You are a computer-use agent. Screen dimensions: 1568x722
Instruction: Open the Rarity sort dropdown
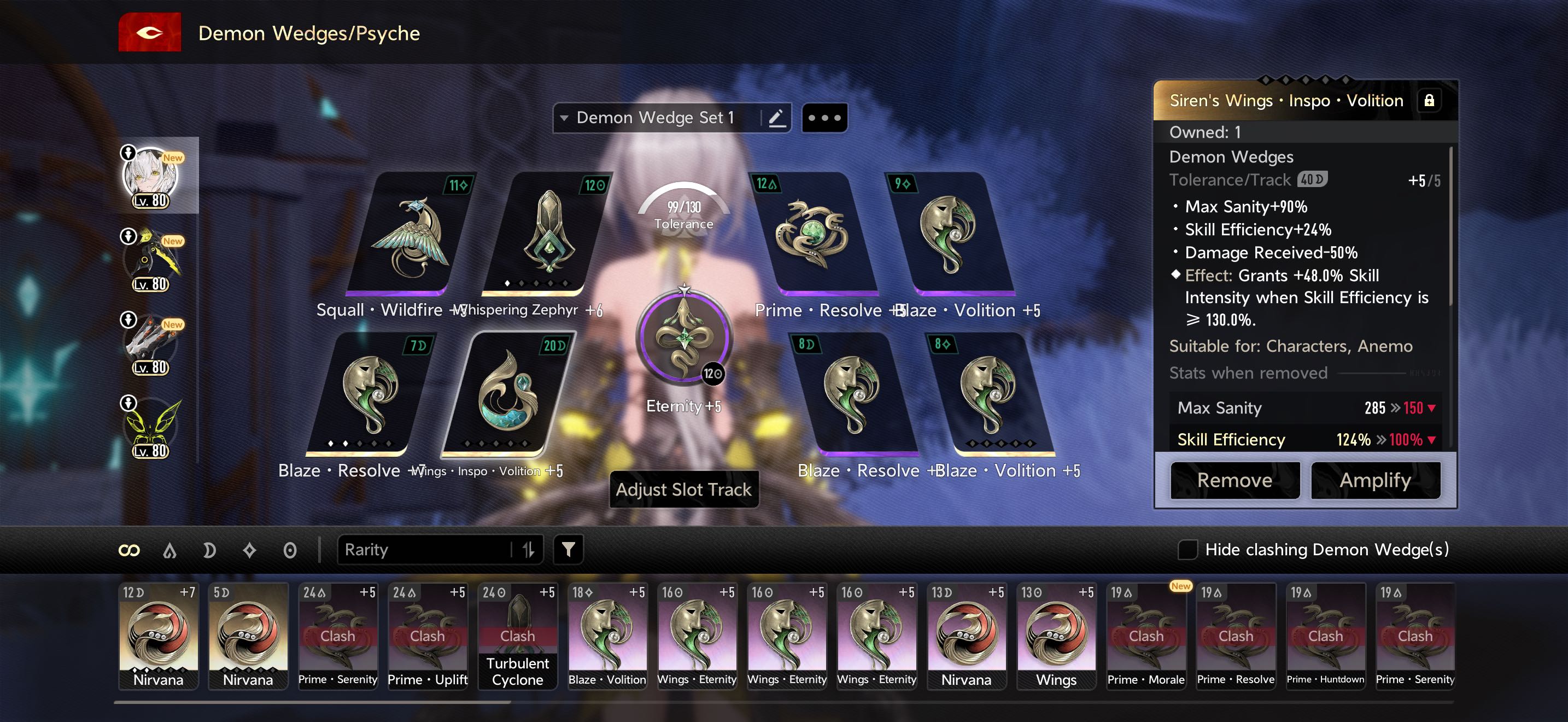pyautogui.click(x=426, y=550)
